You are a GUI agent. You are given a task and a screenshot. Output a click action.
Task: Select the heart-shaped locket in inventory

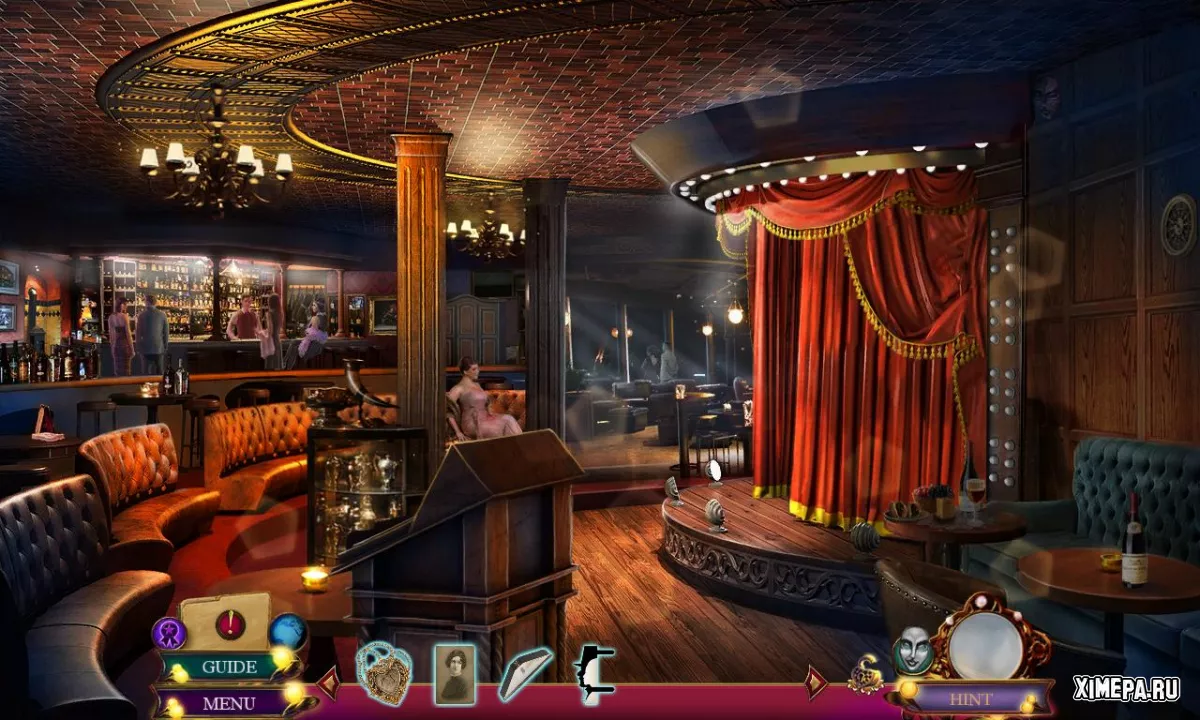tap(385, 672)
